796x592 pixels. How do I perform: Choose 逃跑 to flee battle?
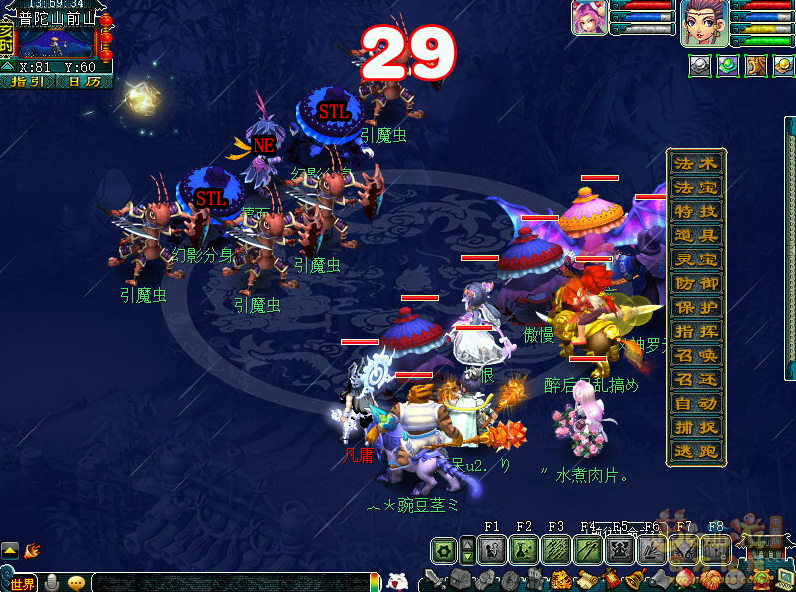point(696,451)
